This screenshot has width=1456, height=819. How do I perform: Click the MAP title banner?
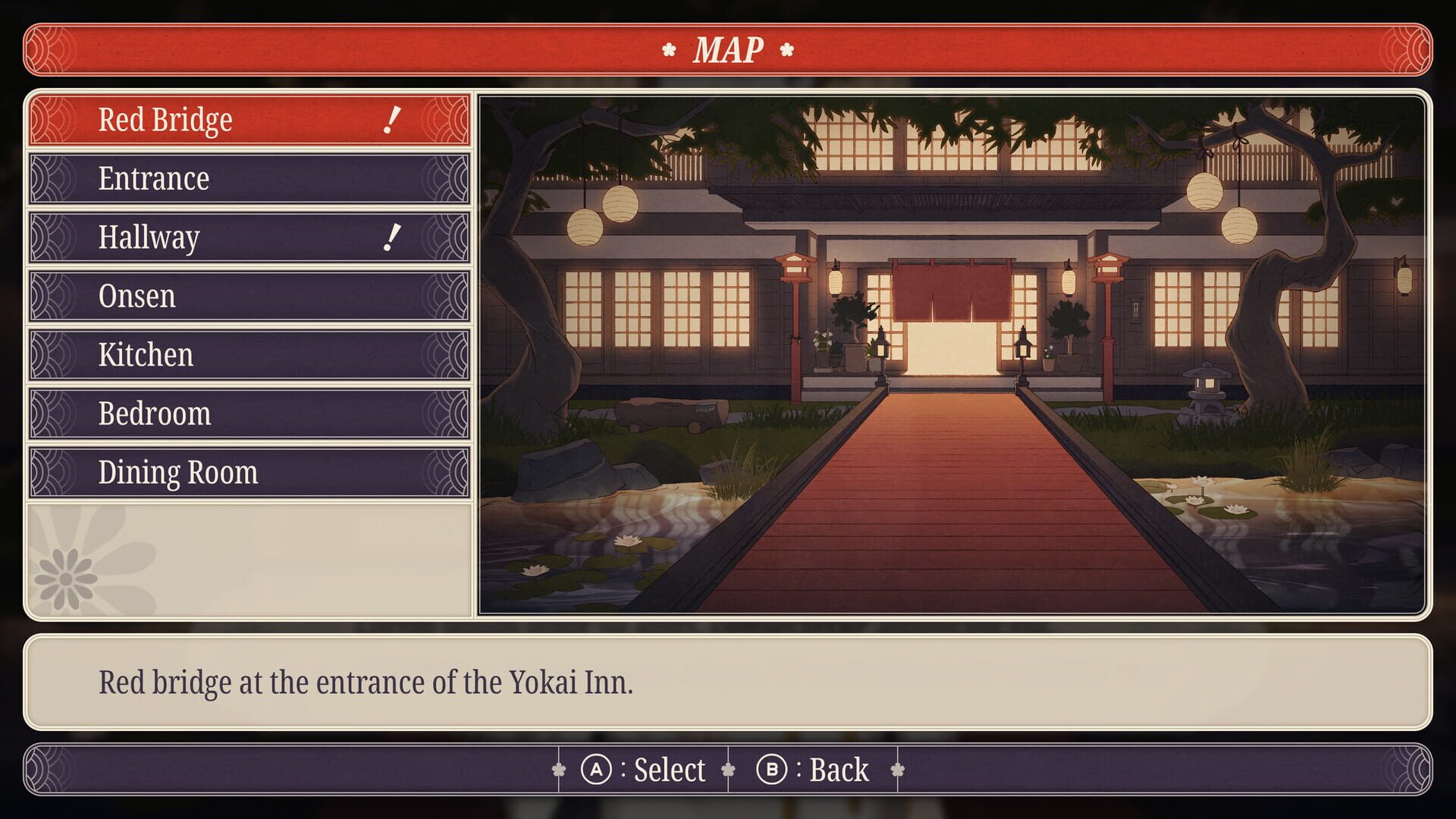[728, 52]
